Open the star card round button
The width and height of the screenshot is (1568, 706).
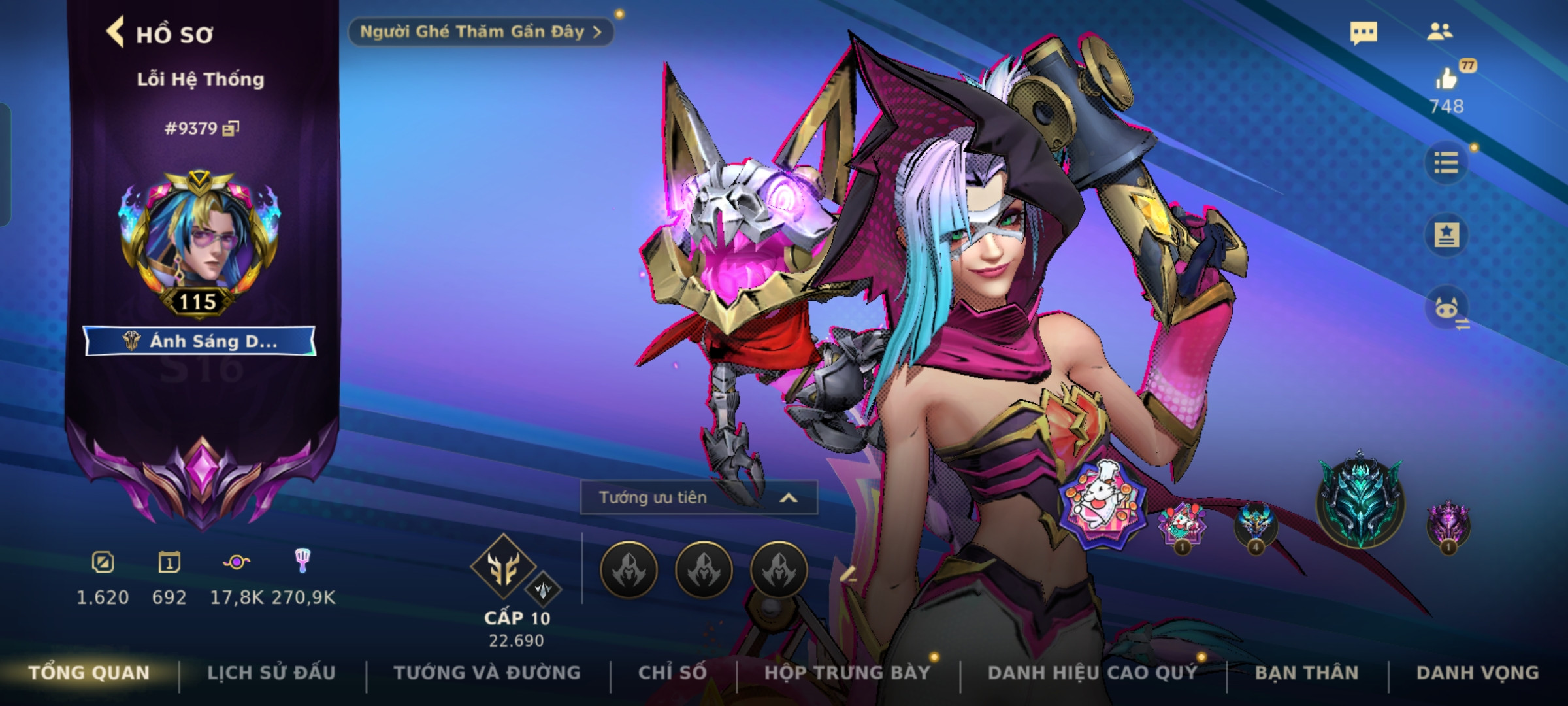pyautogui.click(x=1446, y=235)
